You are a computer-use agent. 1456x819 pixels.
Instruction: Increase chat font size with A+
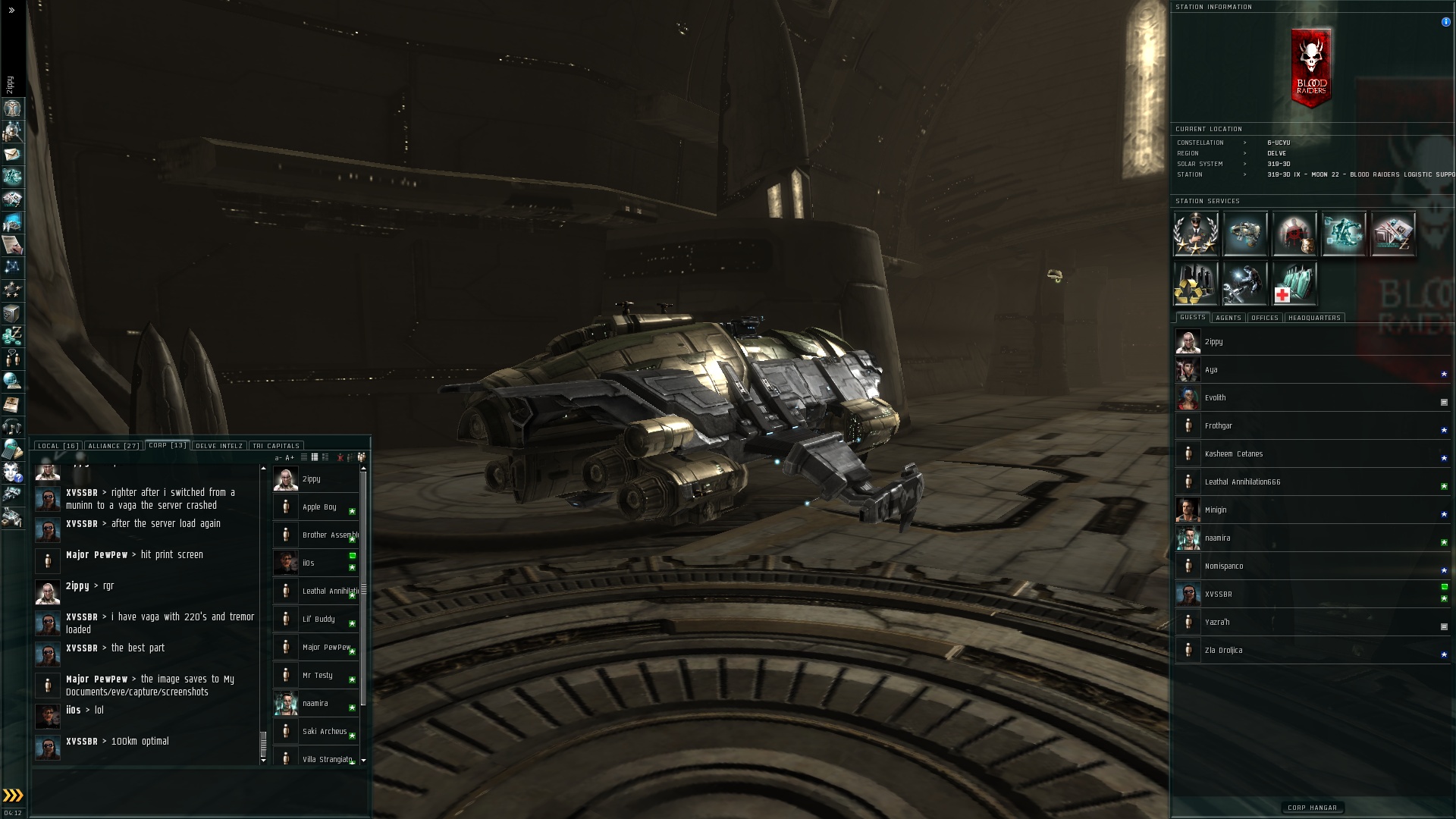tap(290, 457)
